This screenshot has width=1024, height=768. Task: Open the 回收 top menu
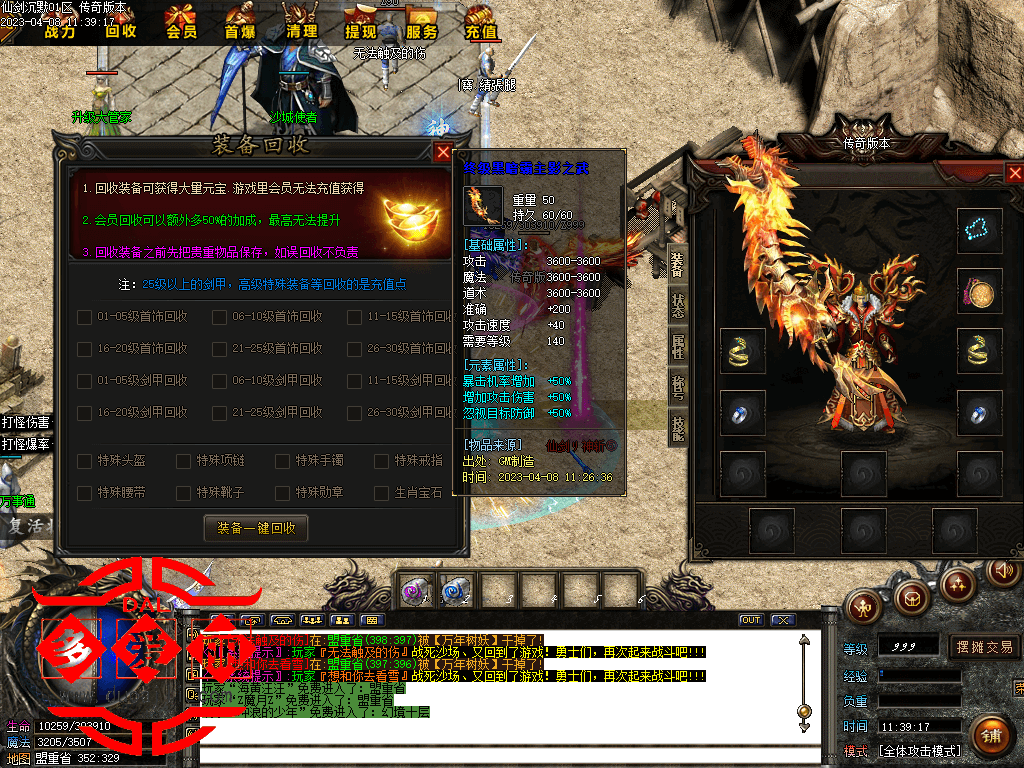121,22
